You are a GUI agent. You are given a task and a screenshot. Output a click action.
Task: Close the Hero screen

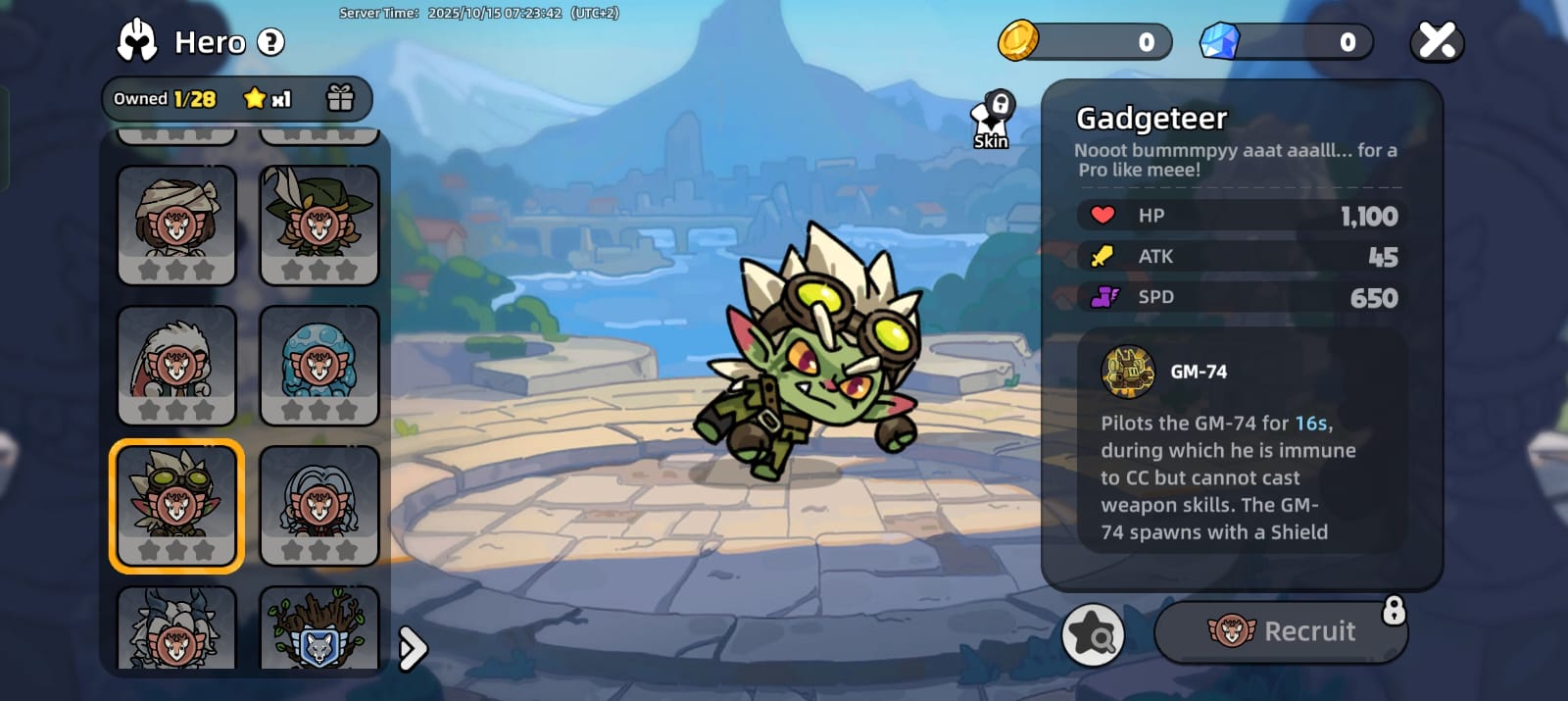point(1437,41)
